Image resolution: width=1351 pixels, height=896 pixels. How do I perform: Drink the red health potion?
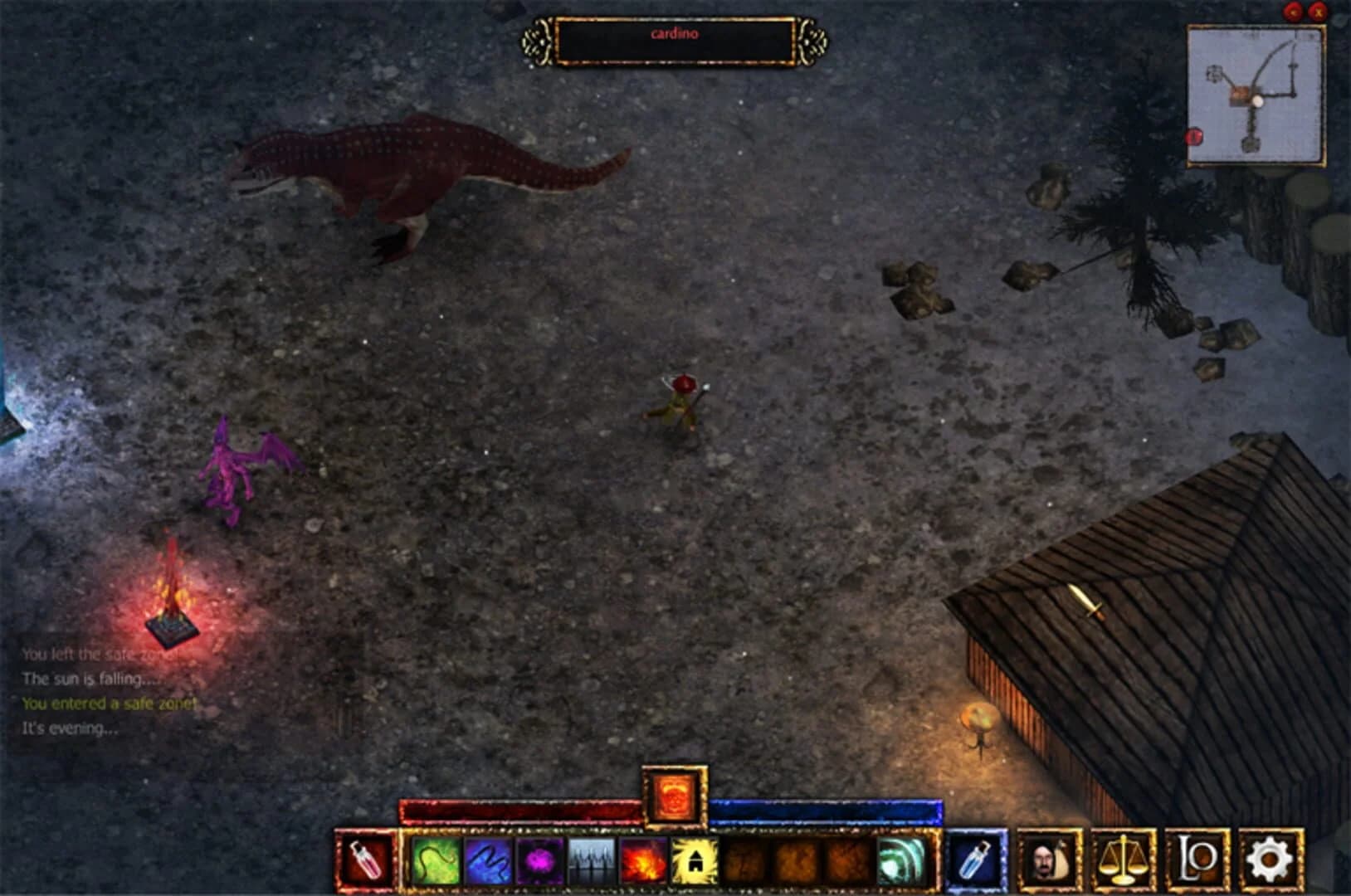tap(366, 861)
